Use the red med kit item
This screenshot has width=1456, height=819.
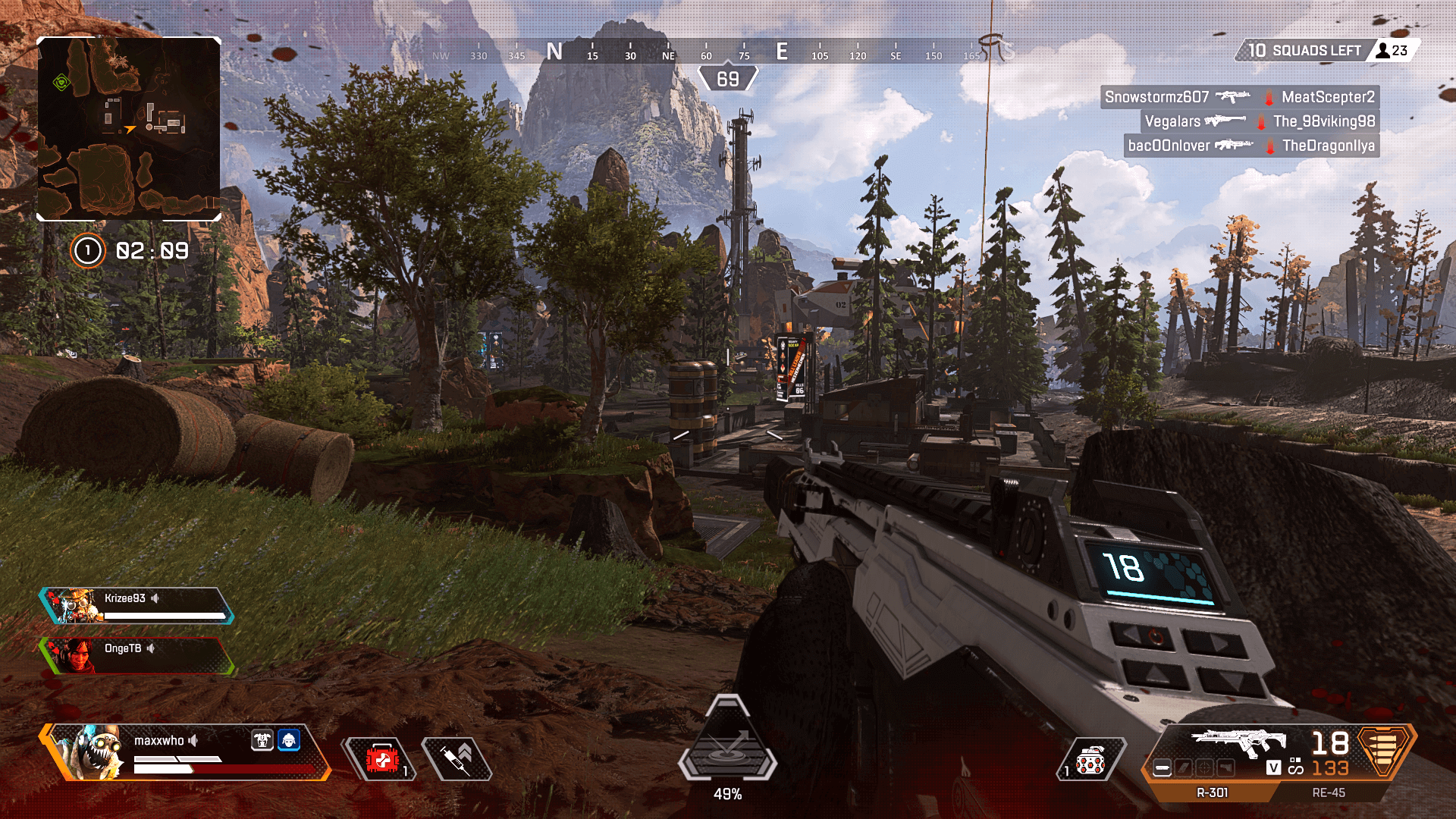(x=382, y=759)
